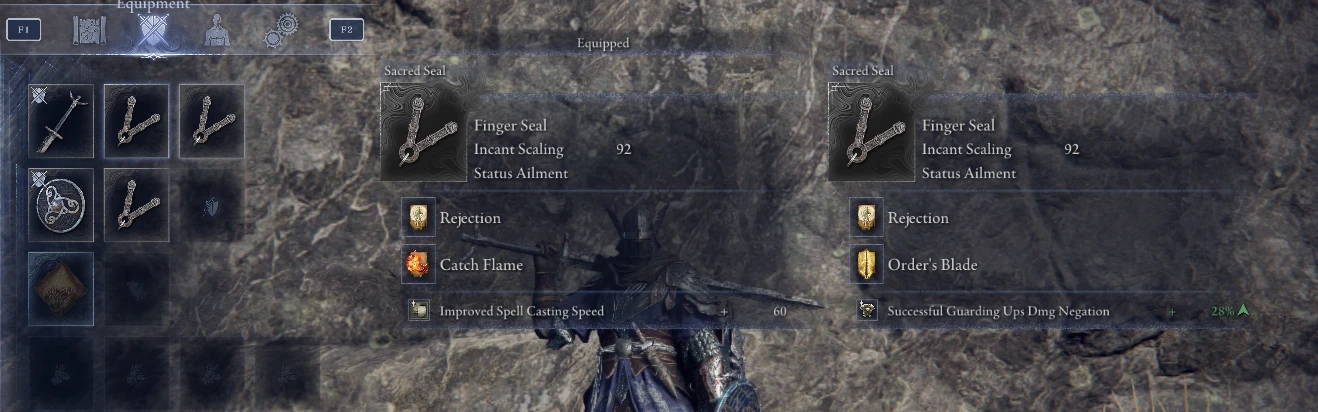The height and width of the screenshot is (412, 1318).
Task: Select the halberd weapon slot
Action: (x=61, y=120)
